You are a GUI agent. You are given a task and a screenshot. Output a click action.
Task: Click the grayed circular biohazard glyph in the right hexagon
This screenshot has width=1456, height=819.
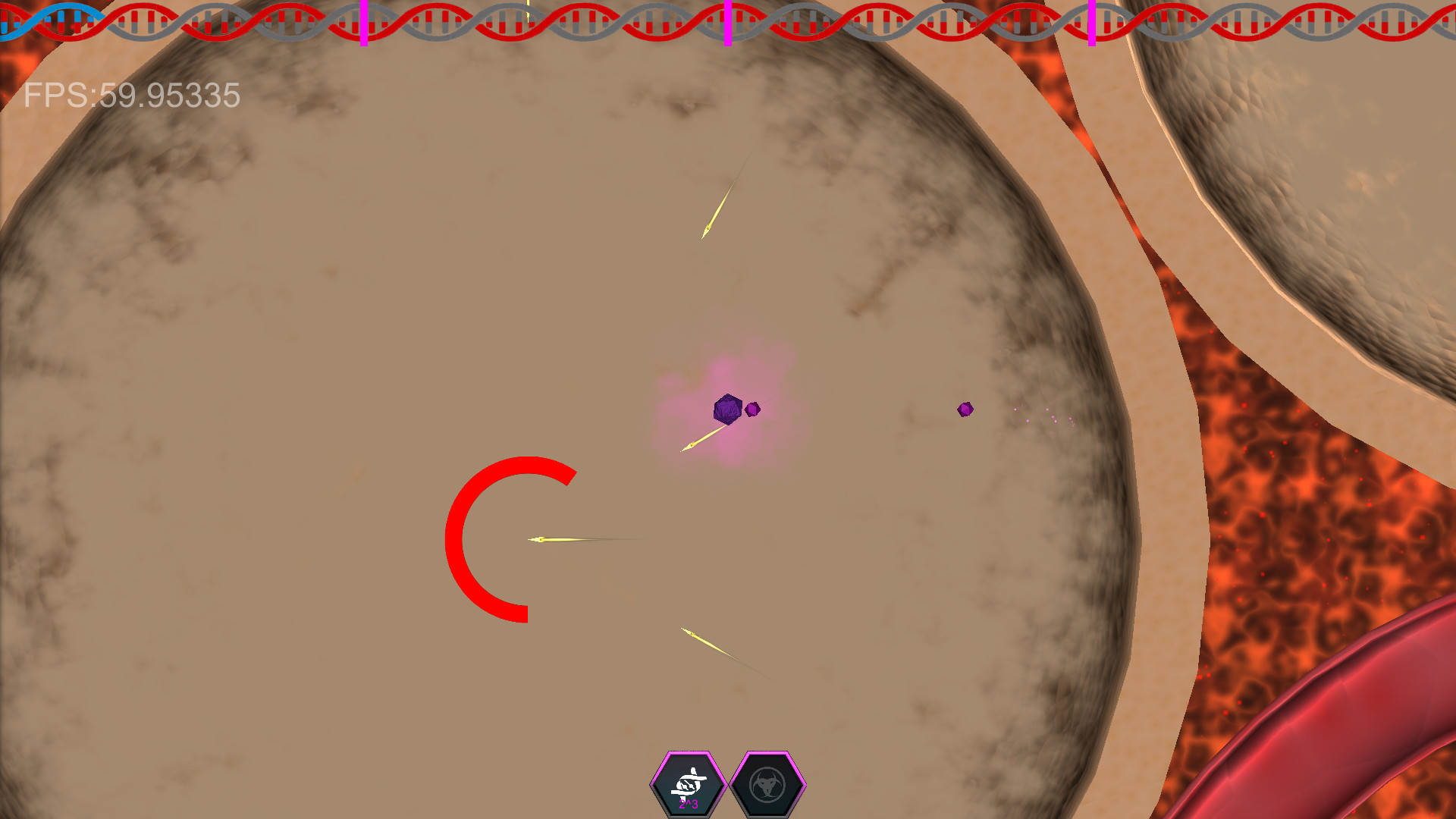pos(766,785)
